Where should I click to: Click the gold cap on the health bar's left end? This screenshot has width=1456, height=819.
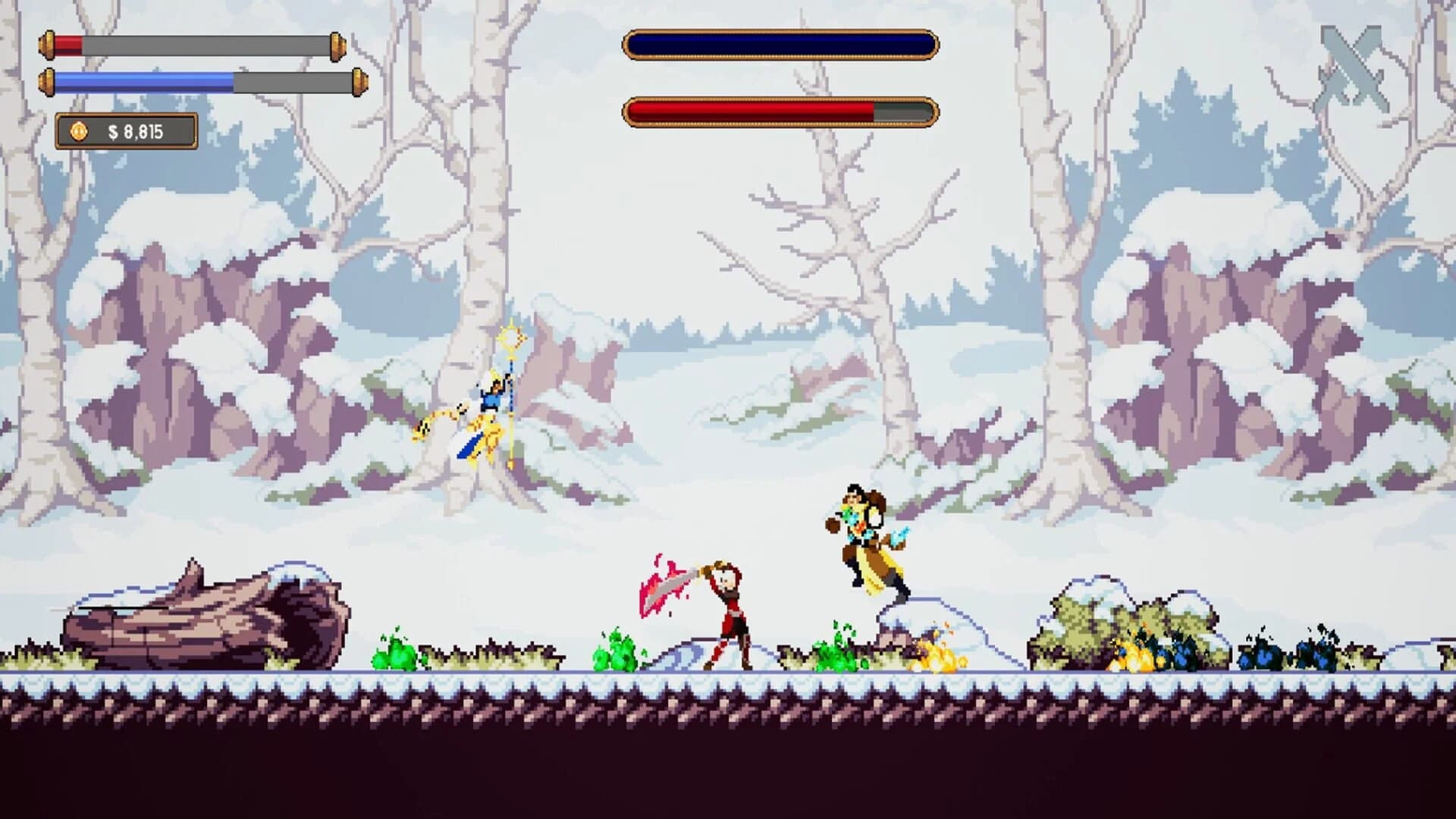click(x=47, y=43)
